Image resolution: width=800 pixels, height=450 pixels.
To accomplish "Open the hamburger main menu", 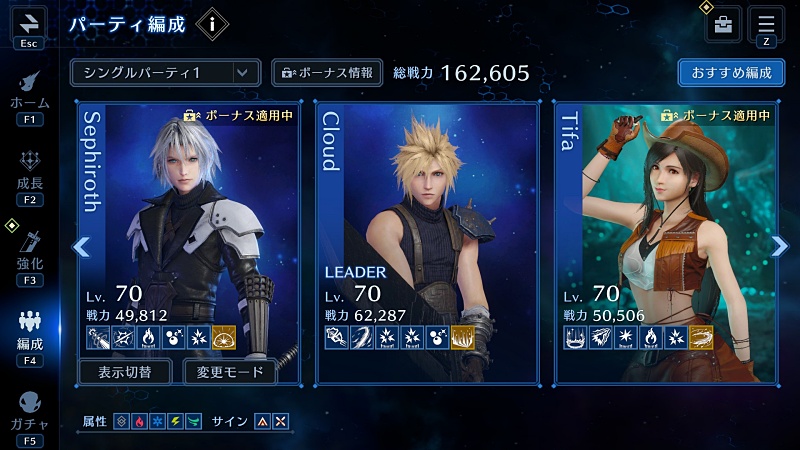I will coord(766,24).
